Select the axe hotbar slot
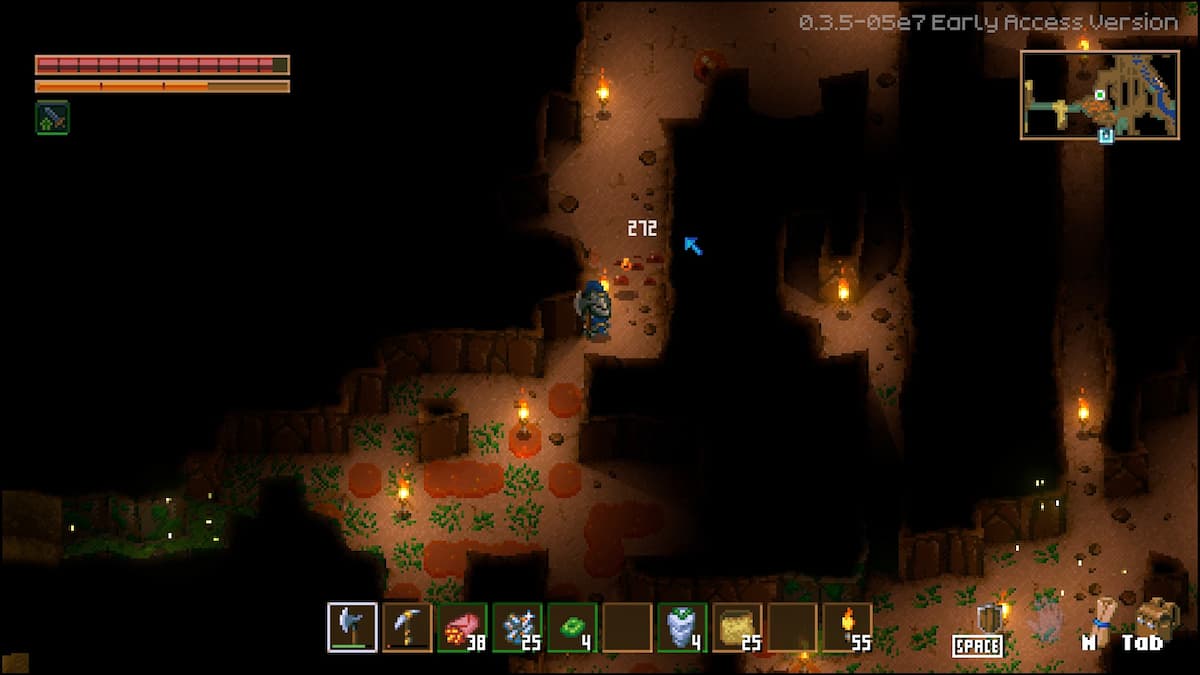Viewport: 1200px width, 675px height. pos(352,627)
